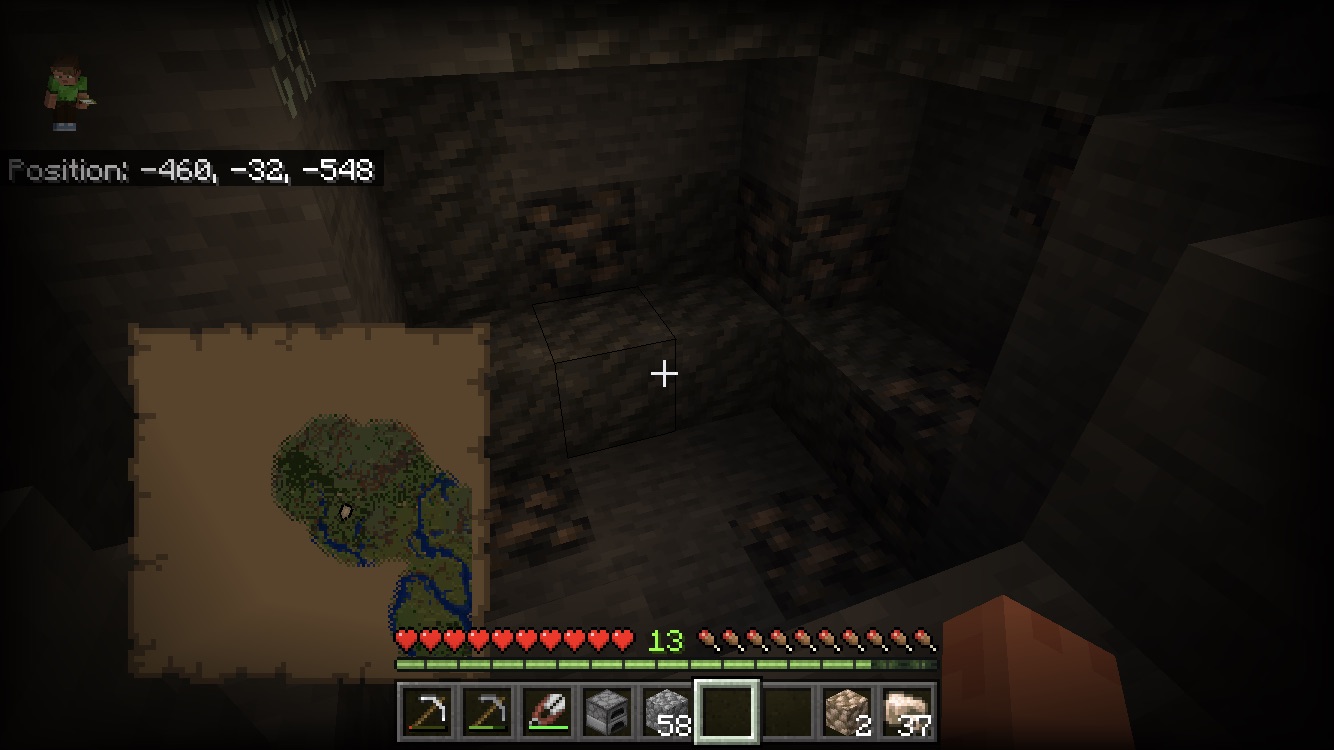Choose the raw iron stack of 37
This screenshot has height=750, width=1334.
[x=907, y=713]
